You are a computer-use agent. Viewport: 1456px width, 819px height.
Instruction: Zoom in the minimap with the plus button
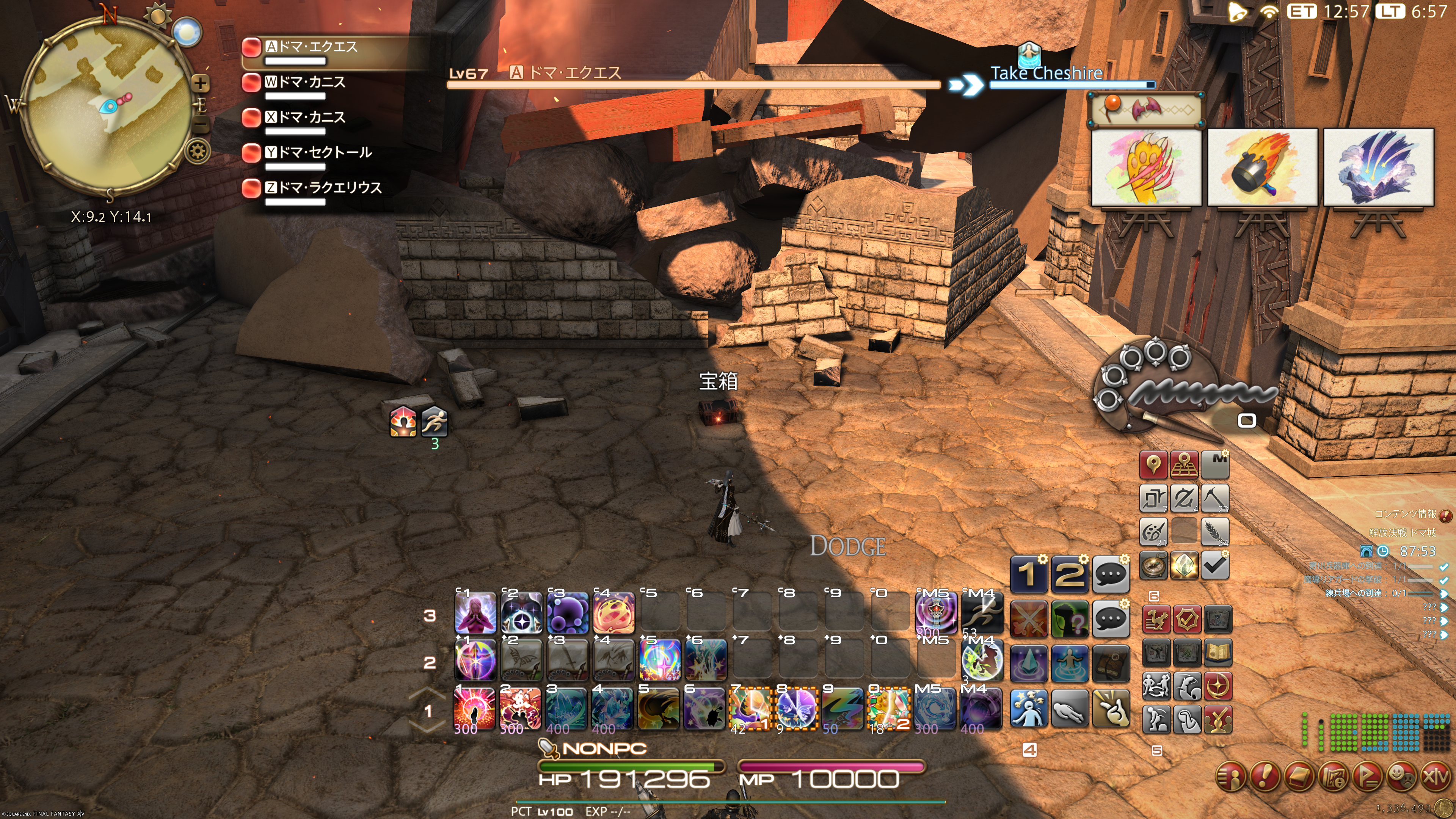coord(200,84)
